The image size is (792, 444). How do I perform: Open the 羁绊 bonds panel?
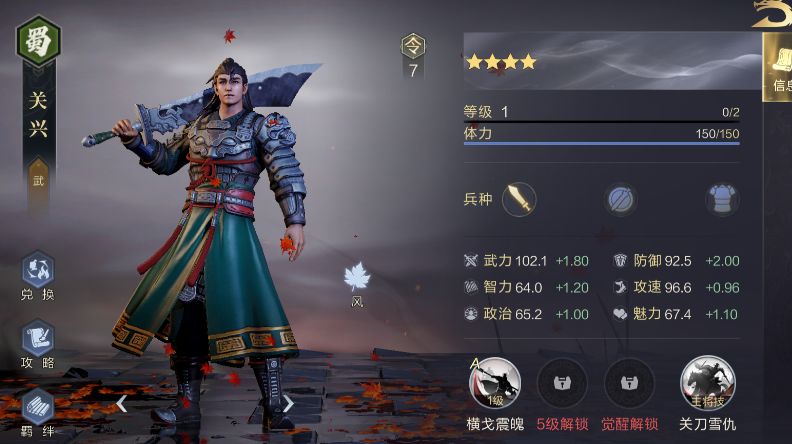[x=37, y=408]
